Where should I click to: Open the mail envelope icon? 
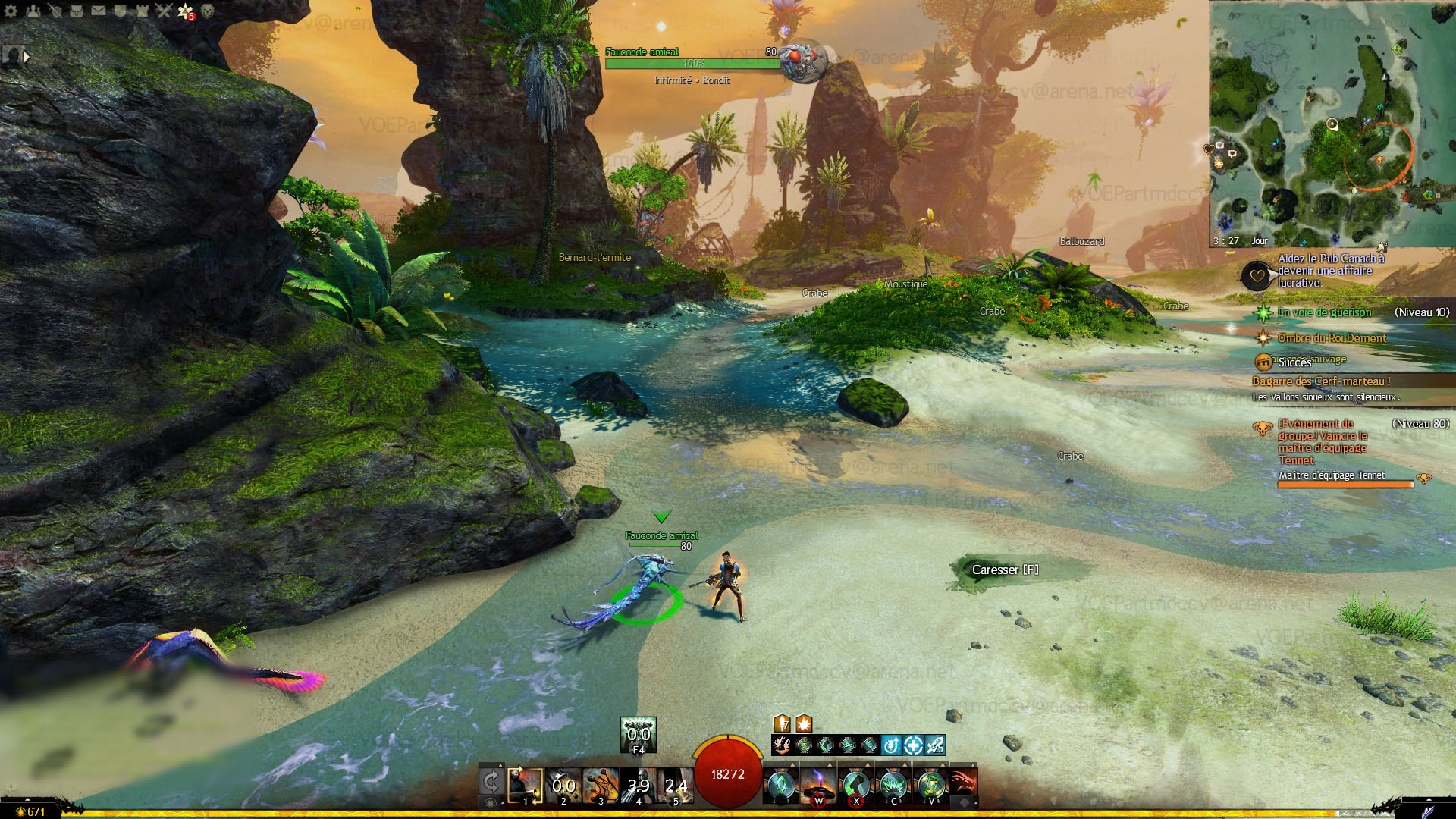[99, 11]
